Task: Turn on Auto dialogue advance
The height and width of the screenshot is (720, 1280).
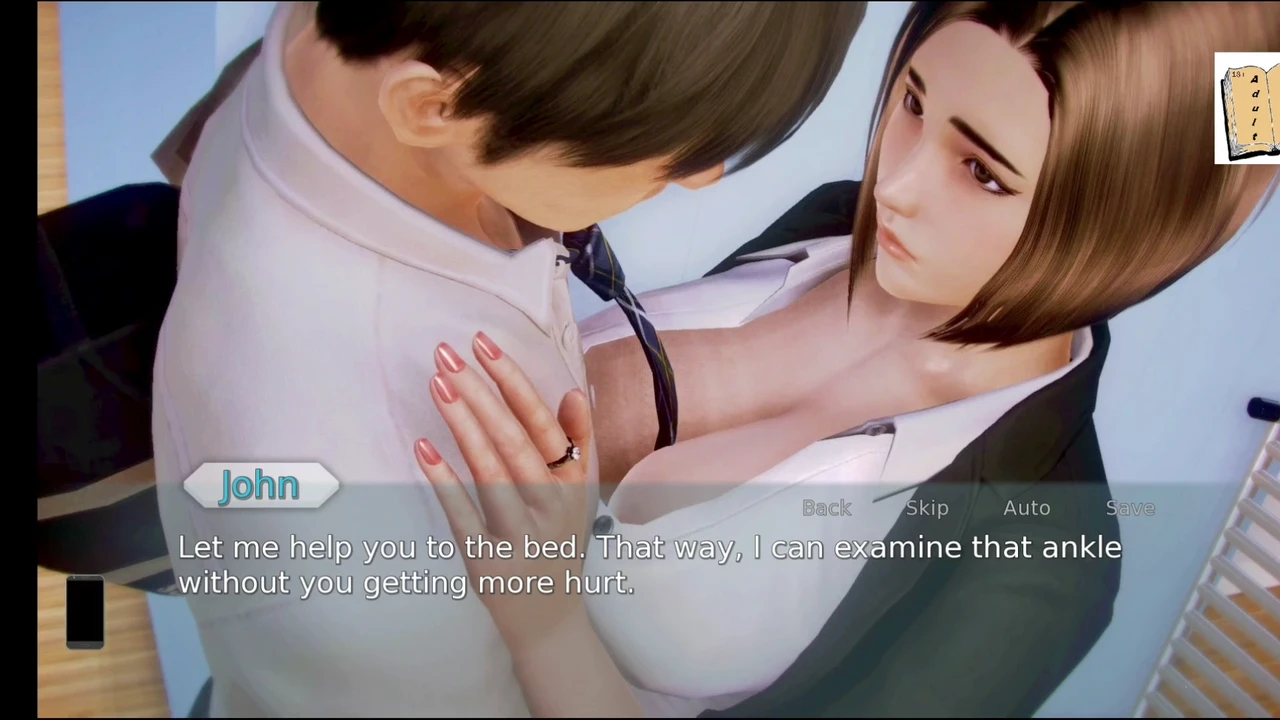Action: click(1026, 508)
